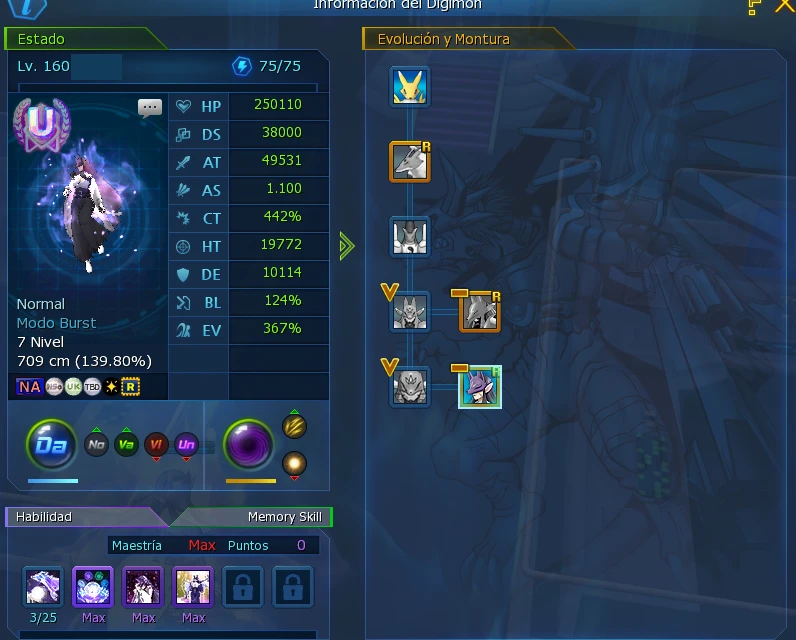Select the skill icon labeled 3/25
This screenshot has width=796, height=640.
[x=43, y=587]
